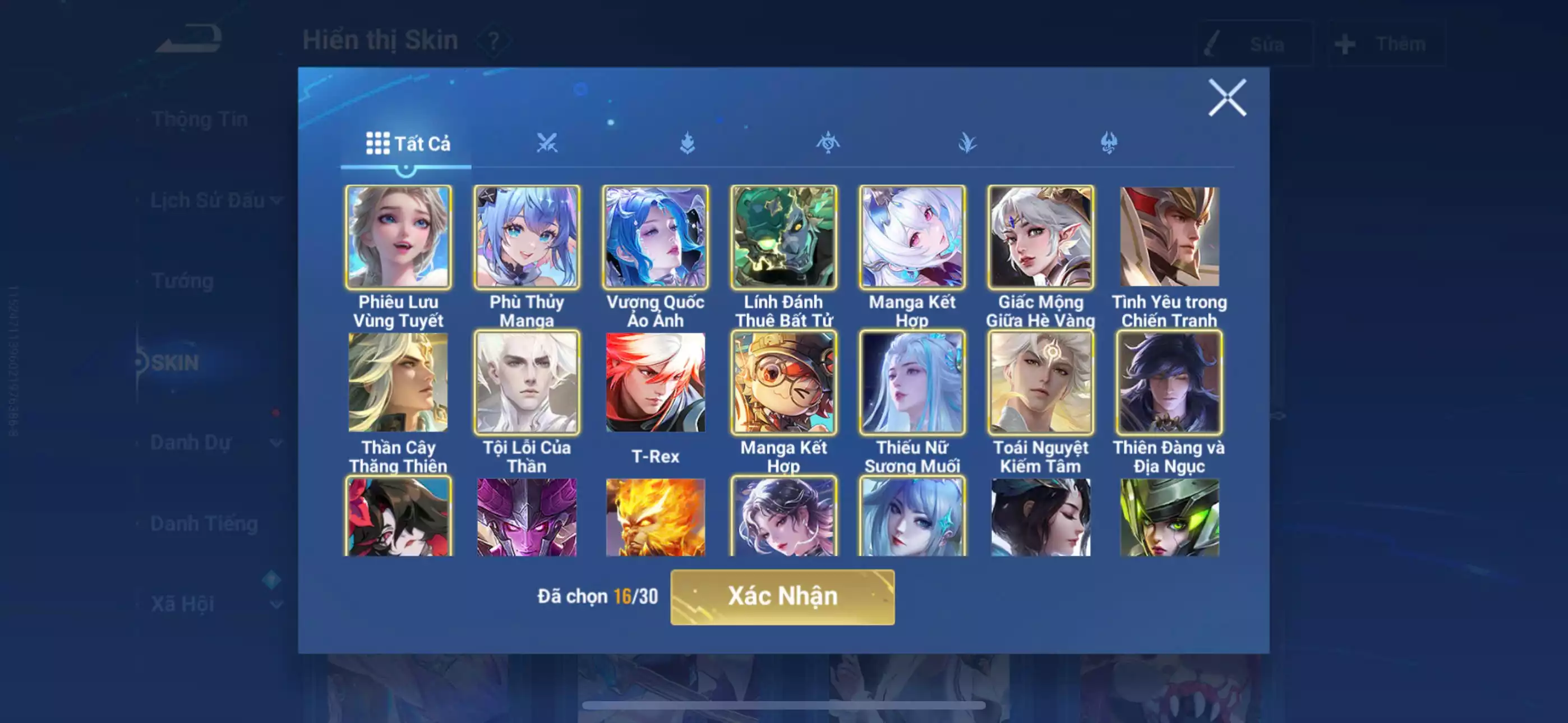Deselect the Phù Thủy Manga skin

click(527, 237)
